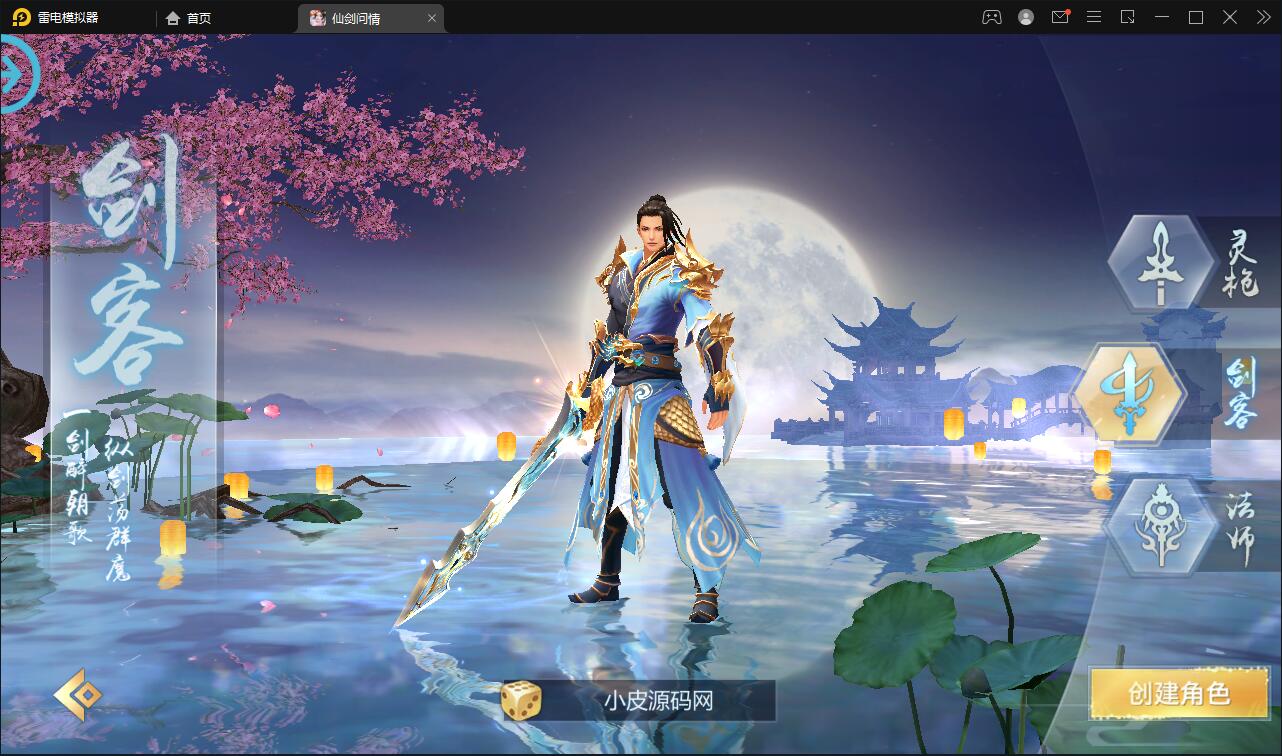Open the mail icon with red notification dot
Screen dimensions: 1282x756
1060,17
